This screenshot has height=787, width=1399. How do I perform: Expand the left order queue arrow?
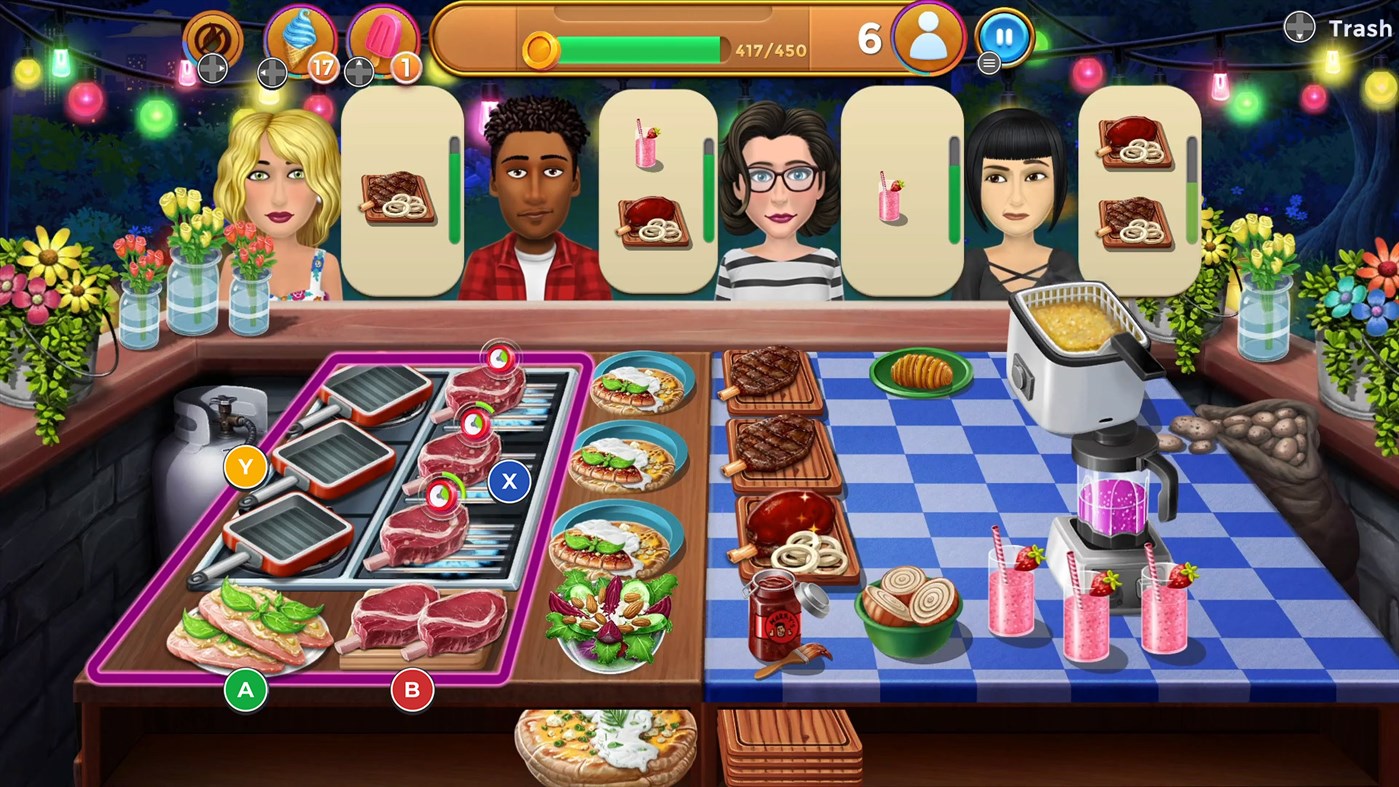(x=271, y=71)
